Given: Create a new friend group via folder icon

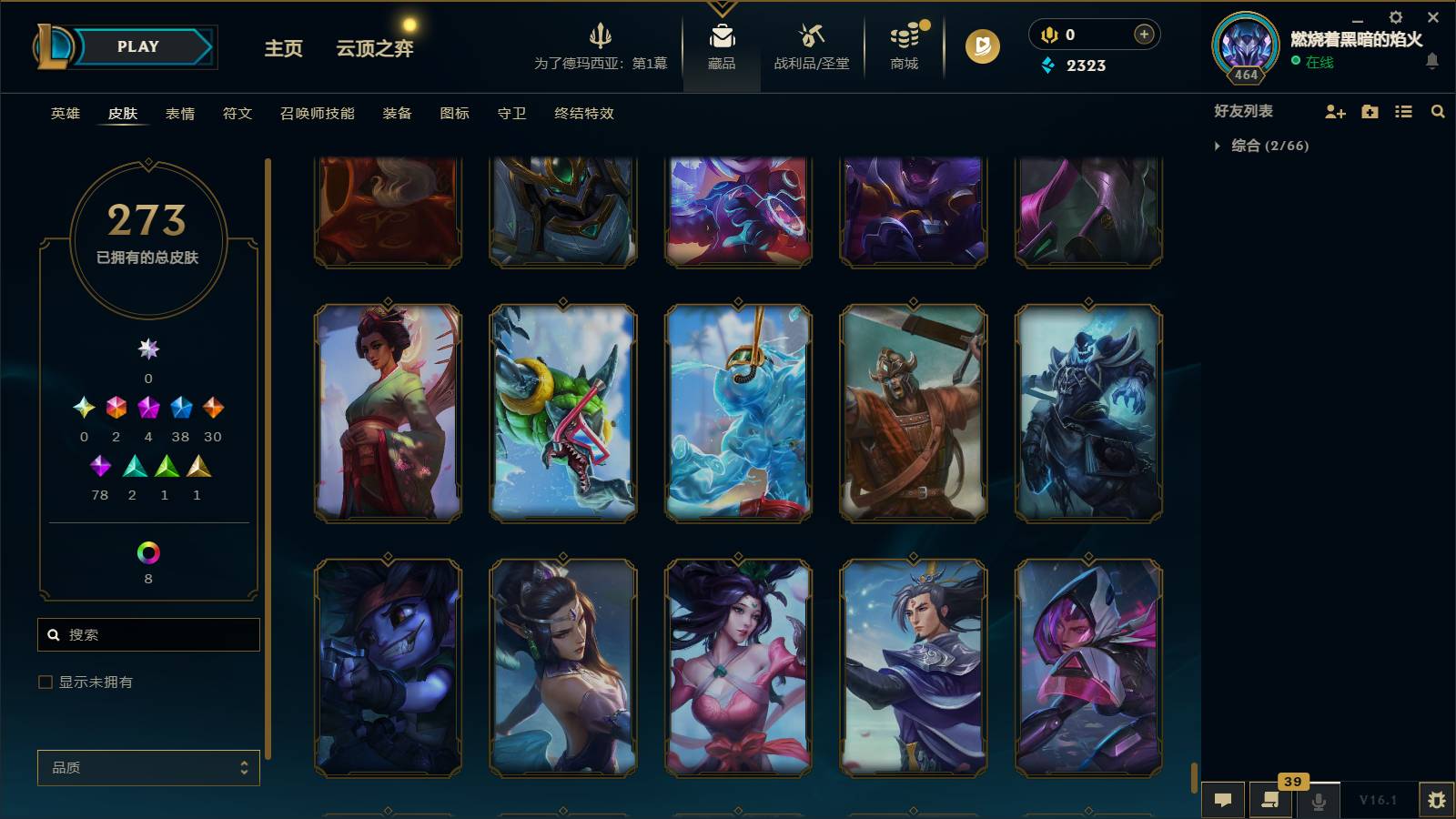Looking at the screenshot, I should coord(1369,111).
